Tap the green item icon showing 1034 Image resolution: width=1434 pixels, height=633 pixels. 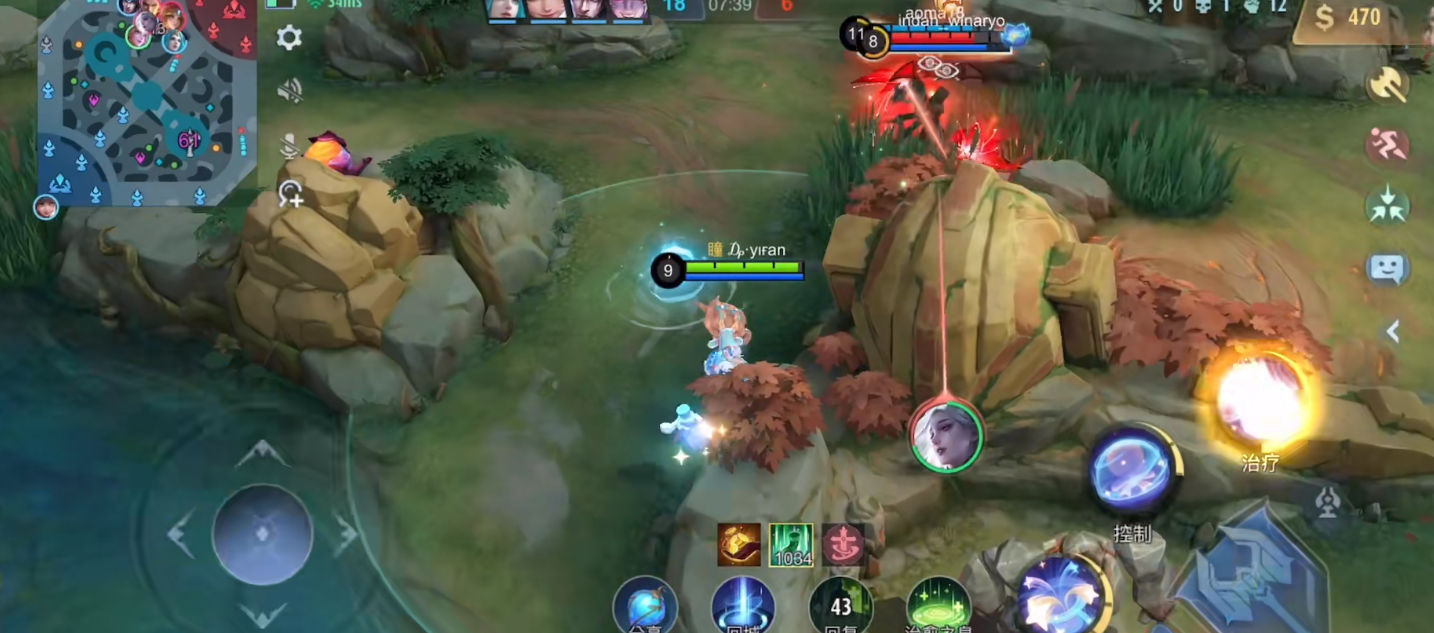tap(791, 545)
